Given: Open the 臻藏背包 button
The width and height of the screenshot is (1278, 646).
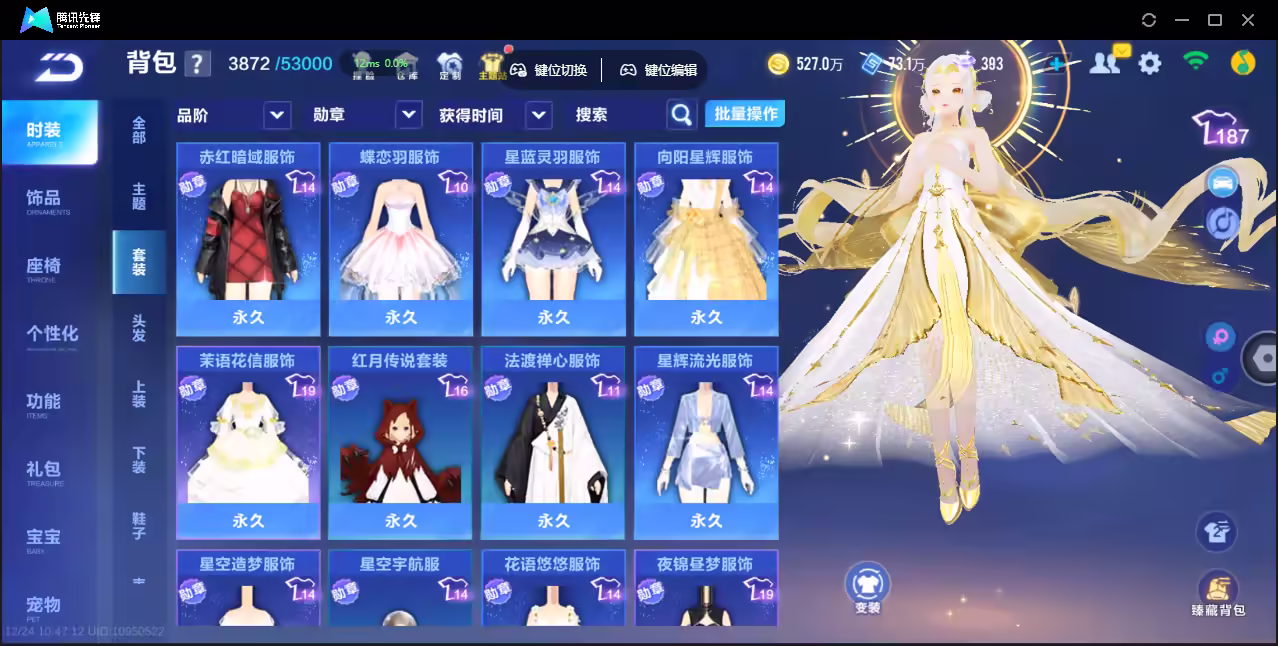Looking at the screenshot, I should pyautogui.click(x=1218, y=593).
